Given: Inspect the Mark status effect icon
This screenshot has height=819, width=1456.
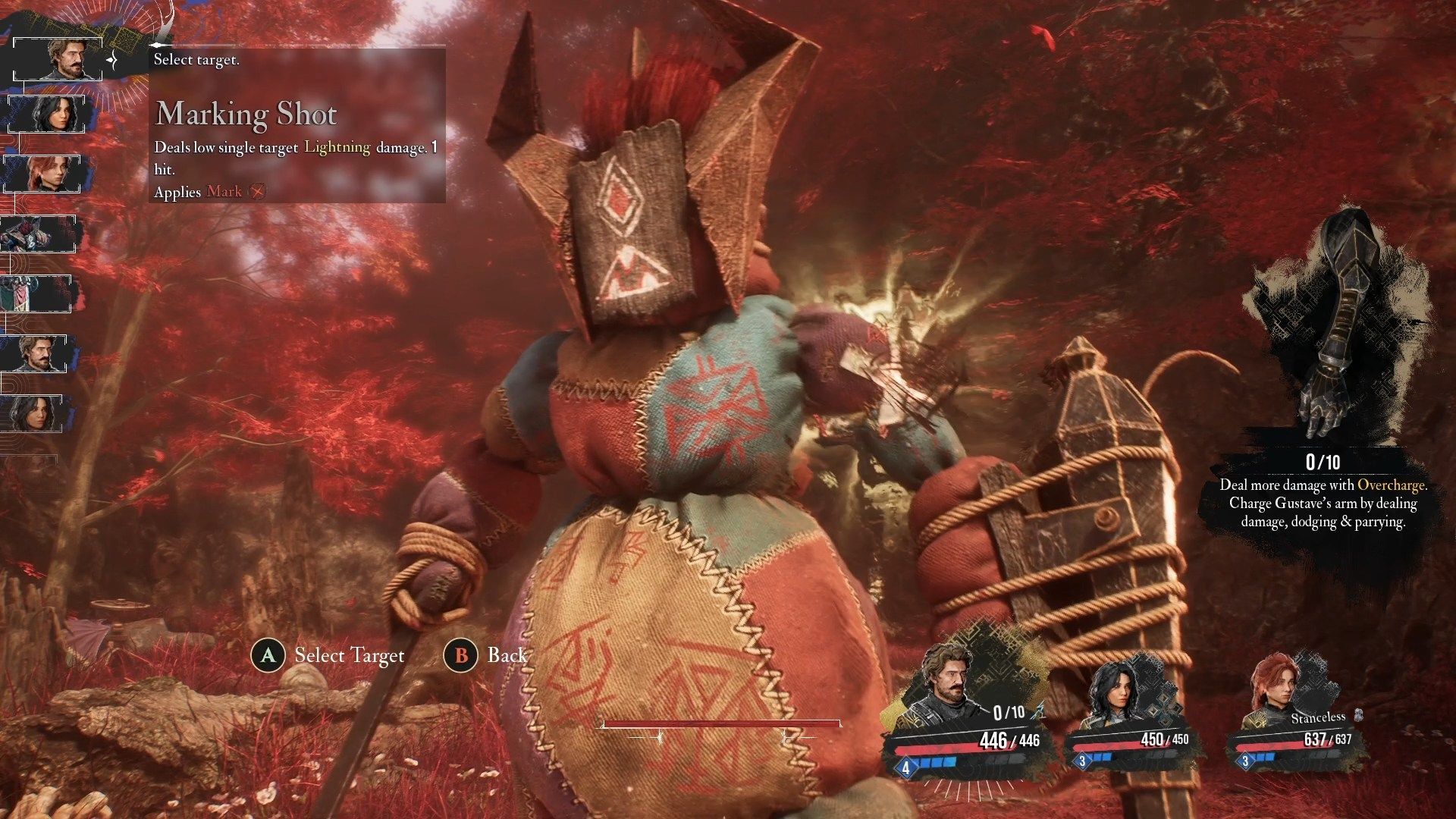Looking at the screenshot, I should 259,192.
